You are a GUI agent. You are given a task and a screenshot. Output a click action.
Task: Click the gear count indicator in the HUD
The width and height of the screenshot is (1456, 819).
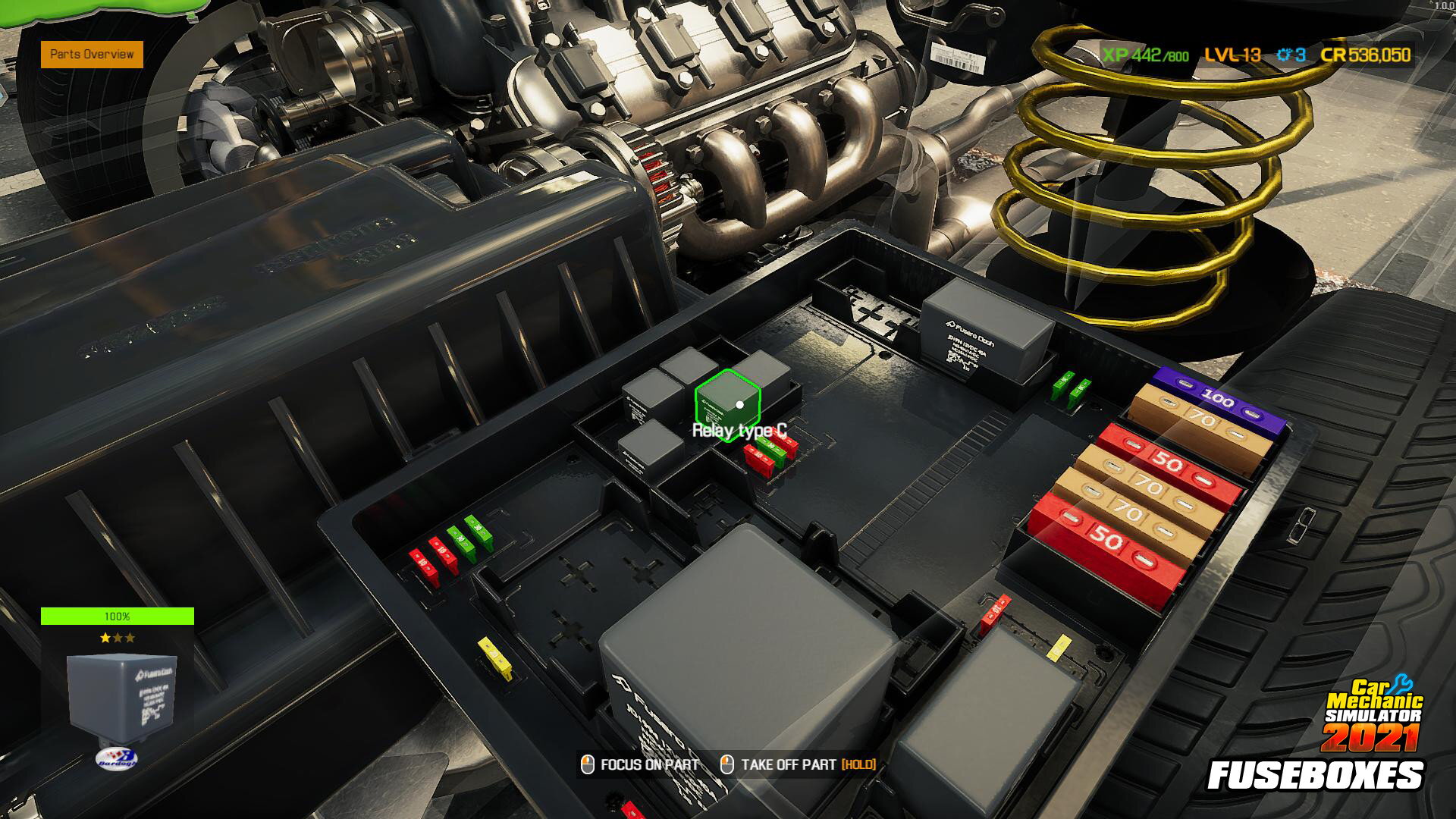tap(1289, 55)
